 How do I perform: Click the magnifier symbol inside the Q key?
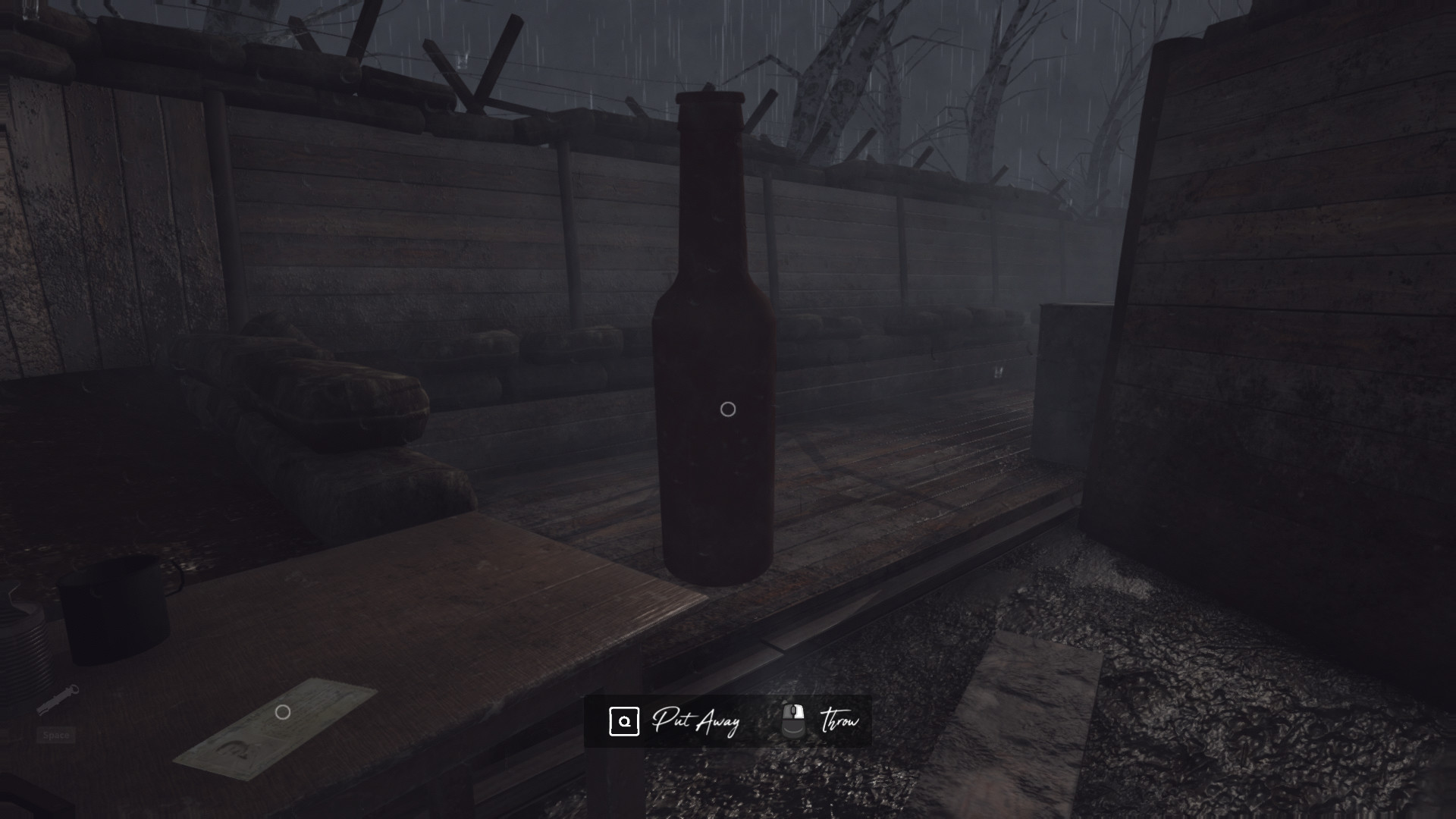coord(625,721)
